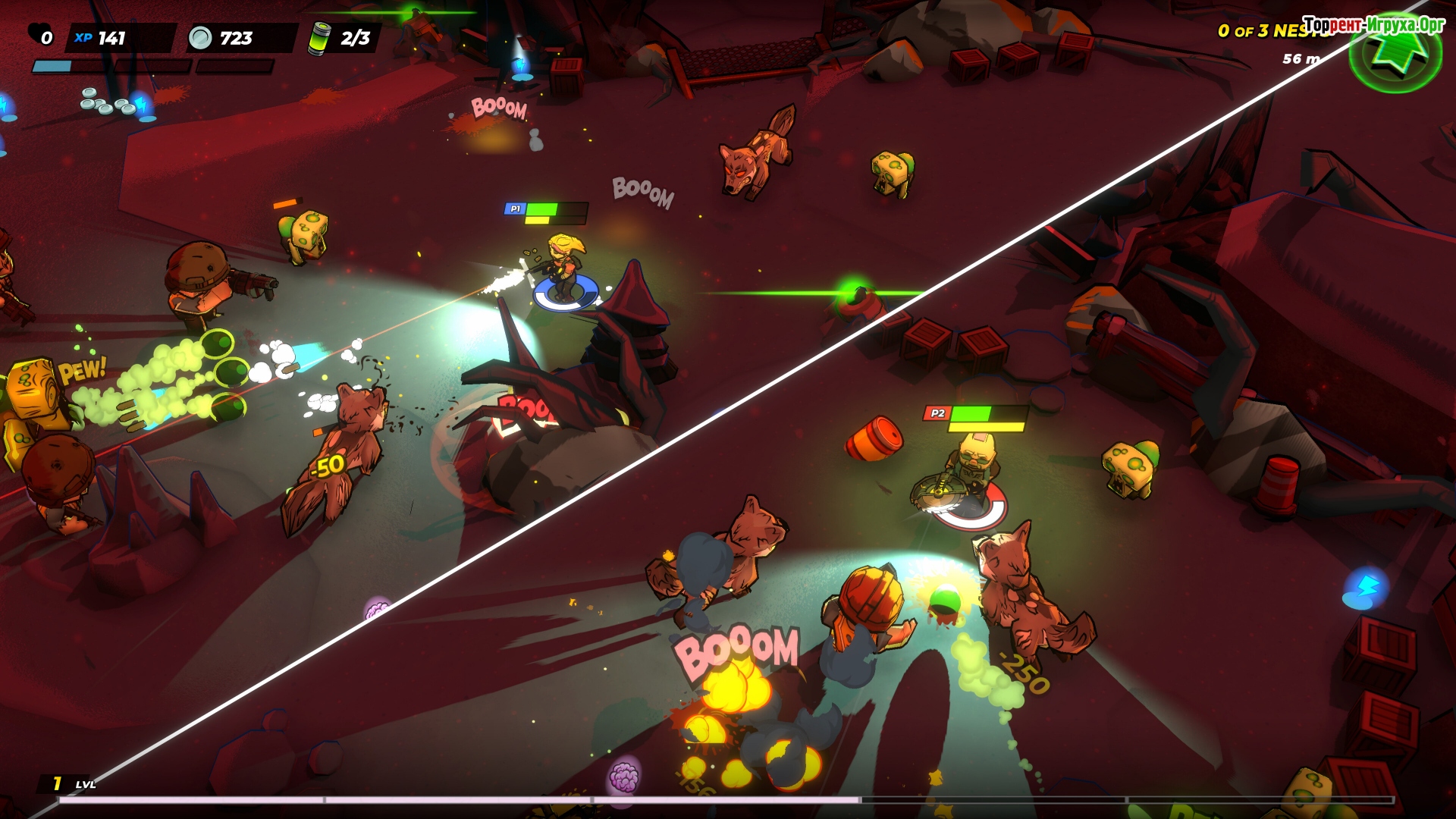Click the silver coin currency icon

200,37
